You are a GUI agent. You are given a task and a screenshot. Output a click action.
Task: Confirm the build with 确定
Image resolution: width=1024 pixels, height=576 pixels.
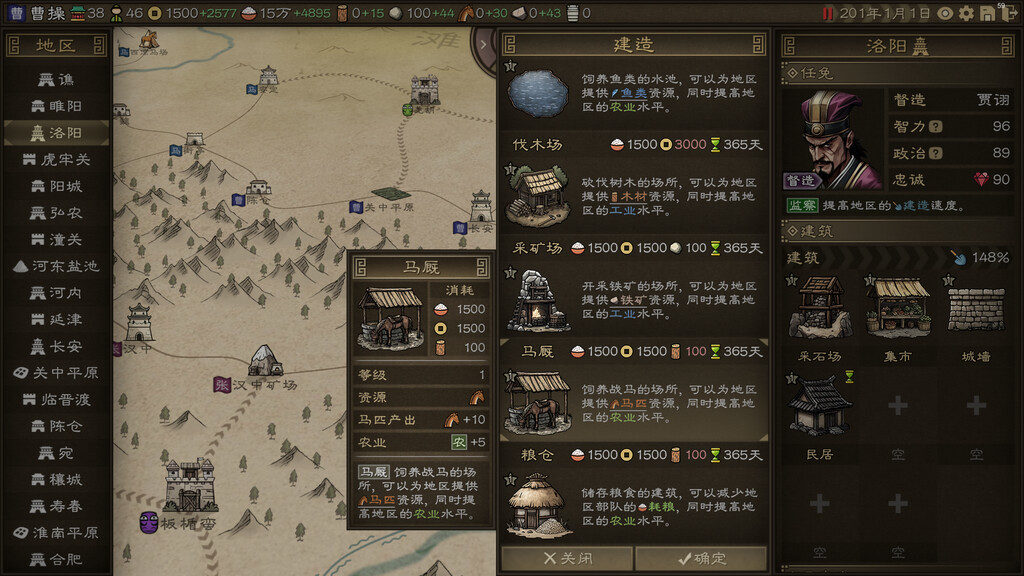point(700,558)
